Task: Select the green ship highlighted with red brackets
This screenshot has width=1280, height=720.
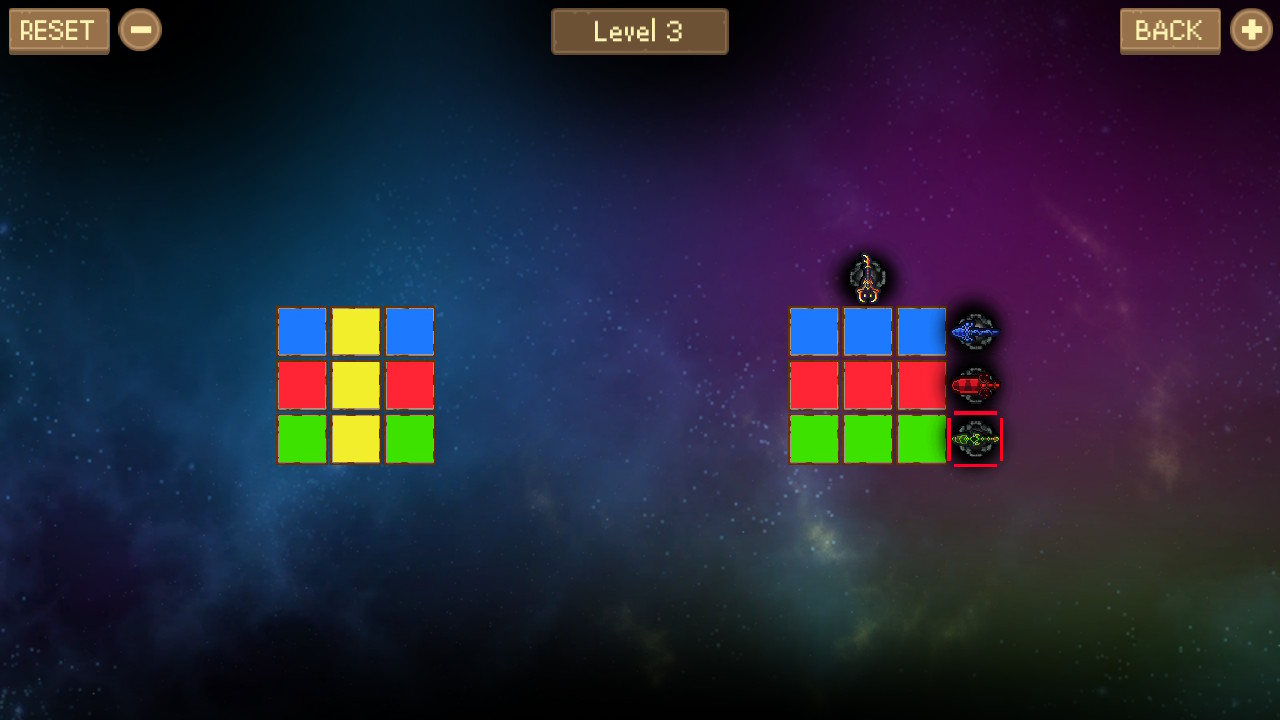Action: point(975,437)
